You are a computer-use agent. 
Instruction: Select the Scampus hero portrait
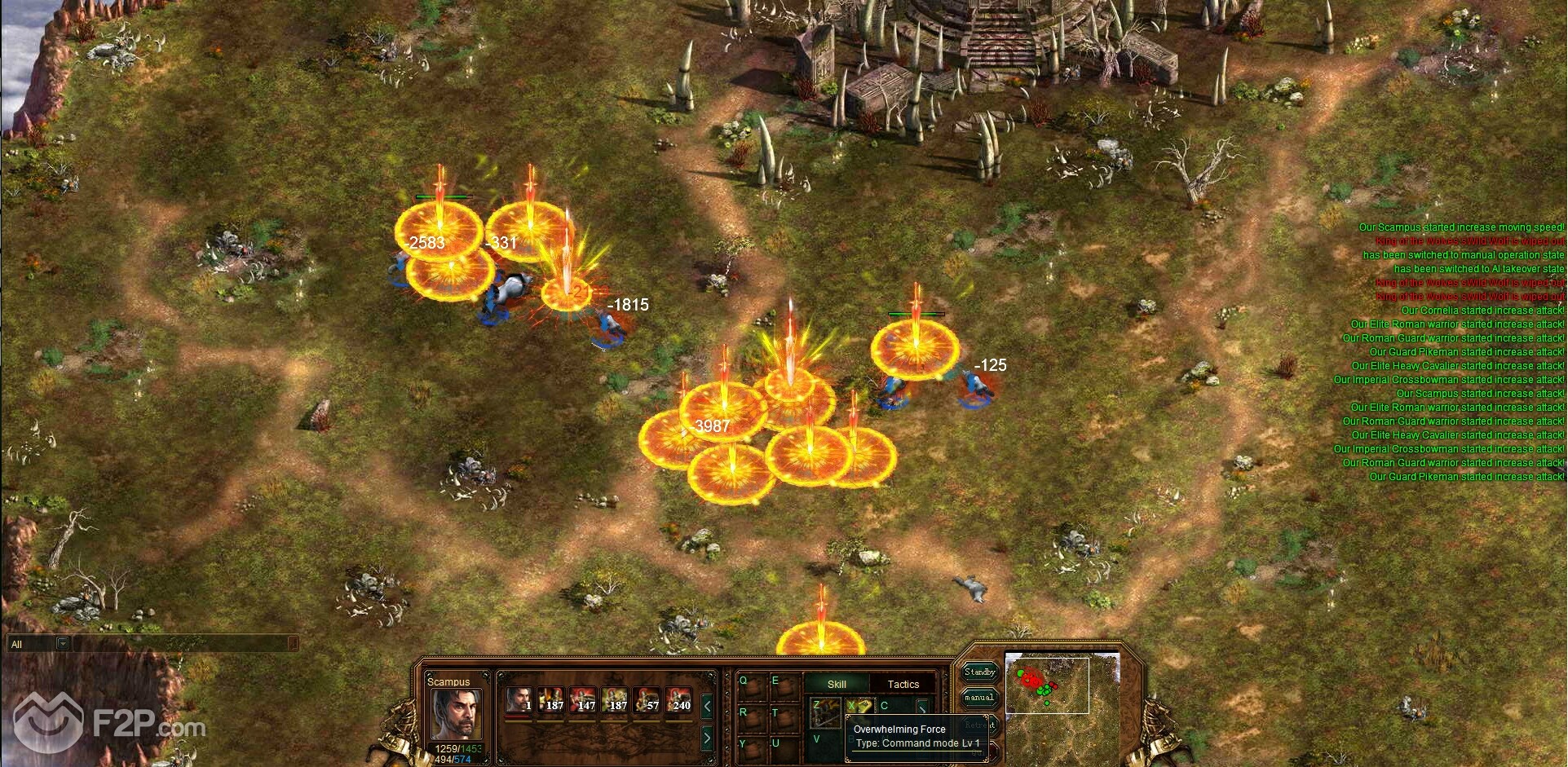pyautogui.click(x=456, y=714)
